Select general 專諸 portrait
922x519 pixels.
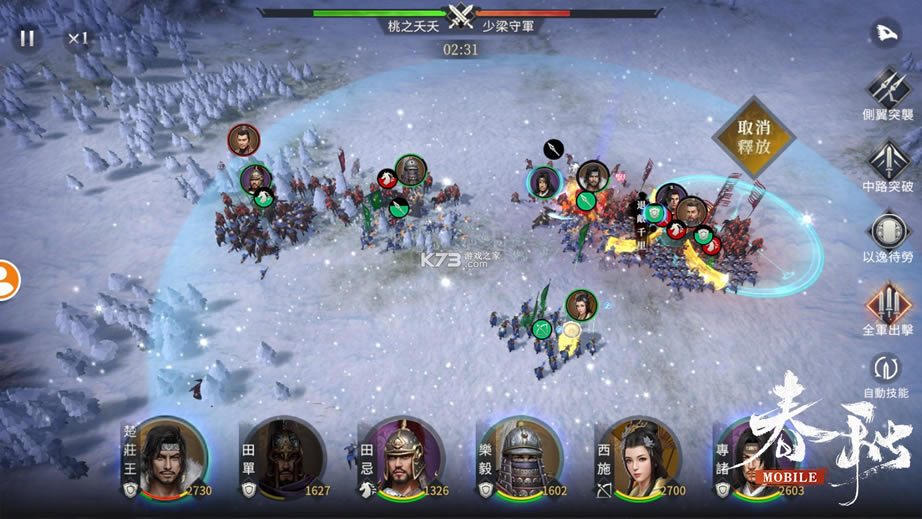click(x=750, y=460)
